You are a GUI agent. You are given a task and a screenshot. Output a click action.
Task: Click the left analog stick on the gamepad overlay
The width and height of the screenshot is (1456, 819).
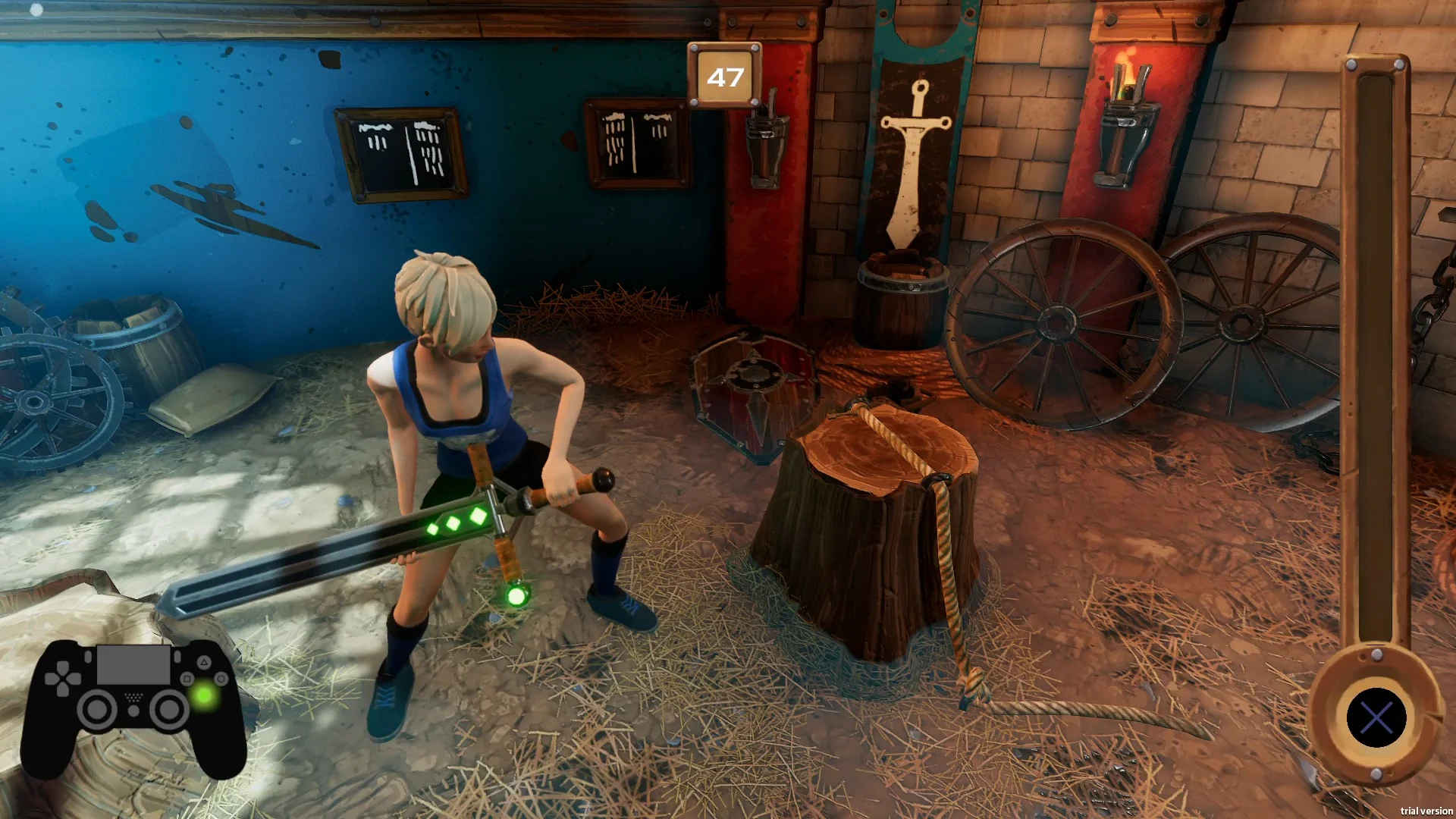96,709
